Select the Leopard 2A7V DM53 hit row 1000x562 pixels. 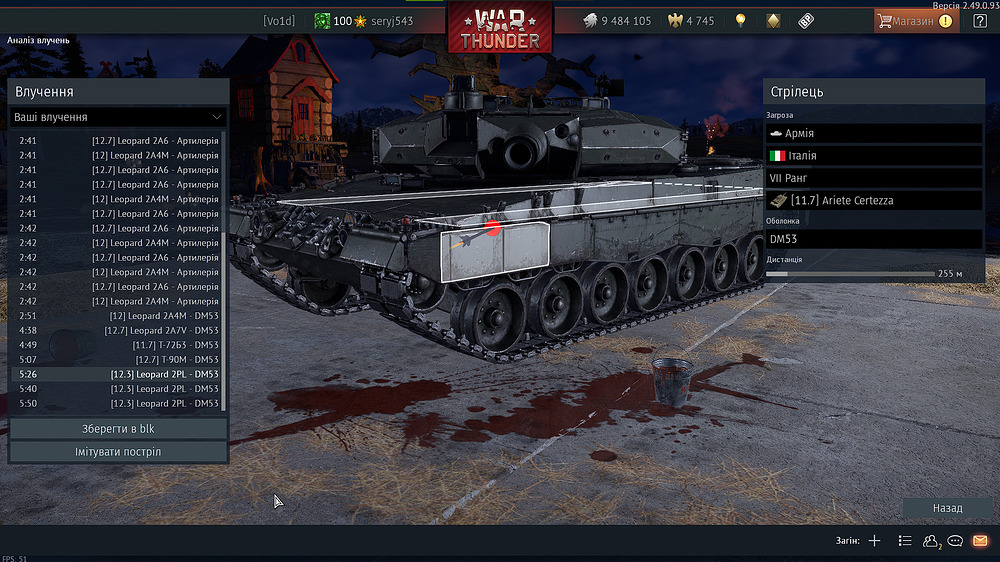pyautogui.click(x=118, y=330)
